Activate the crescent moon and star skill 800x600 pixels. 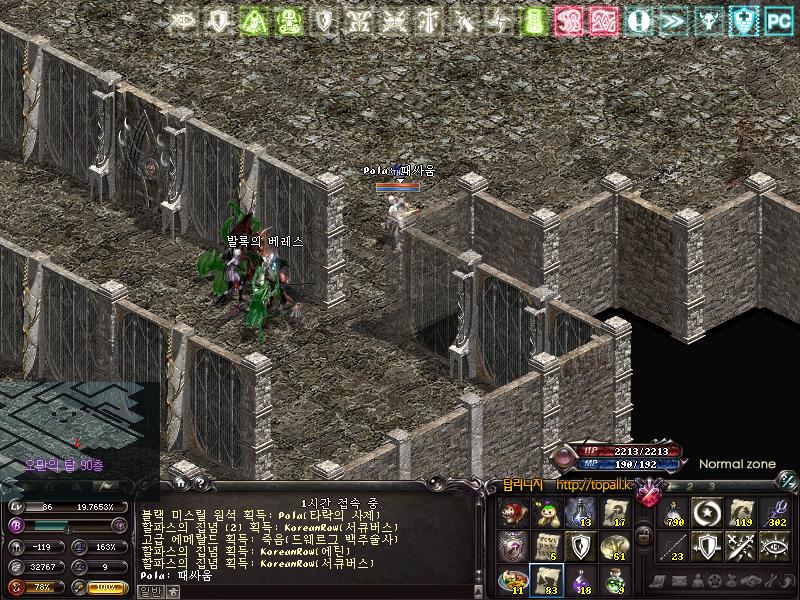tap(708, 512)
